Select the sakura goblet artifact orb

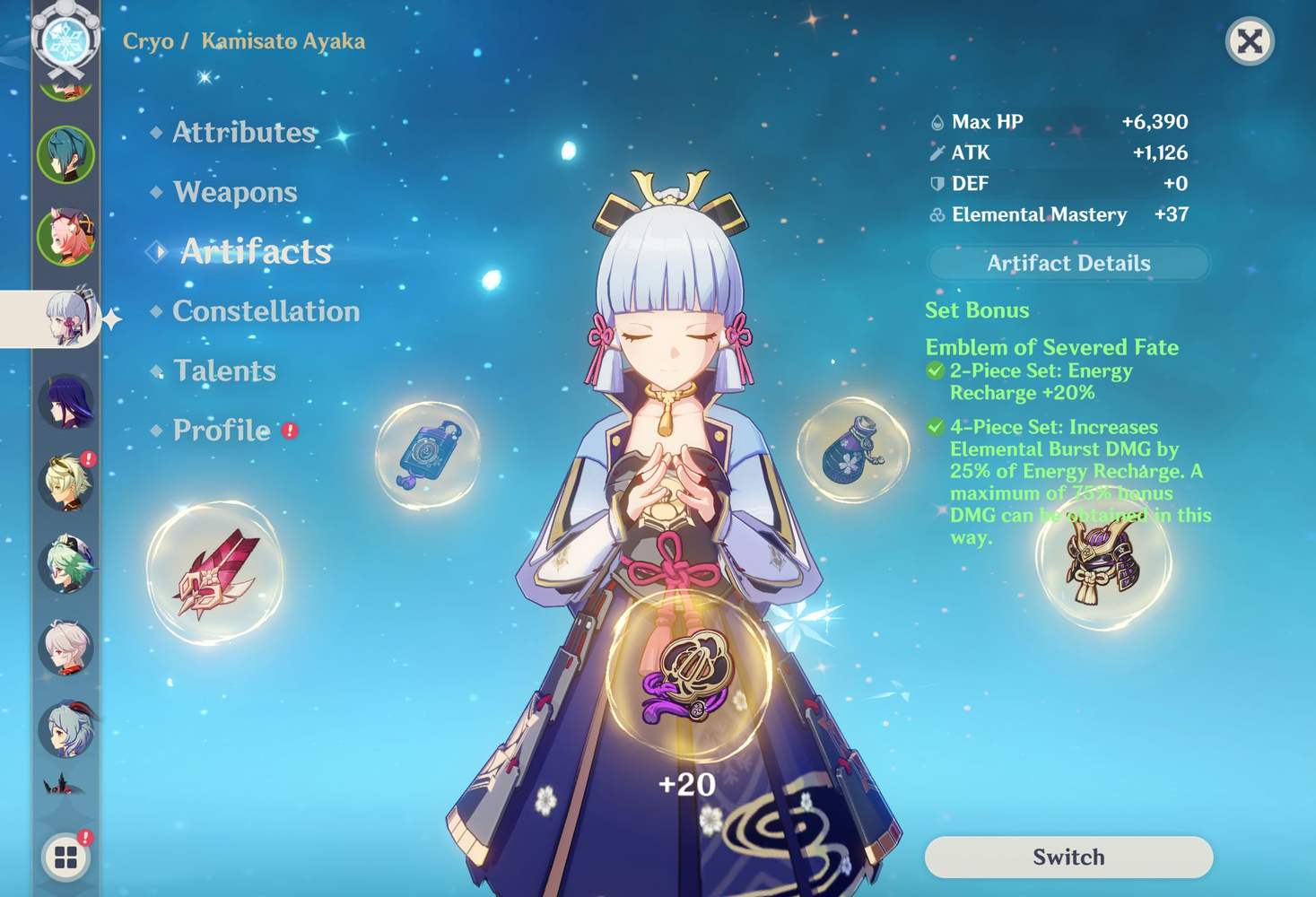850,448
